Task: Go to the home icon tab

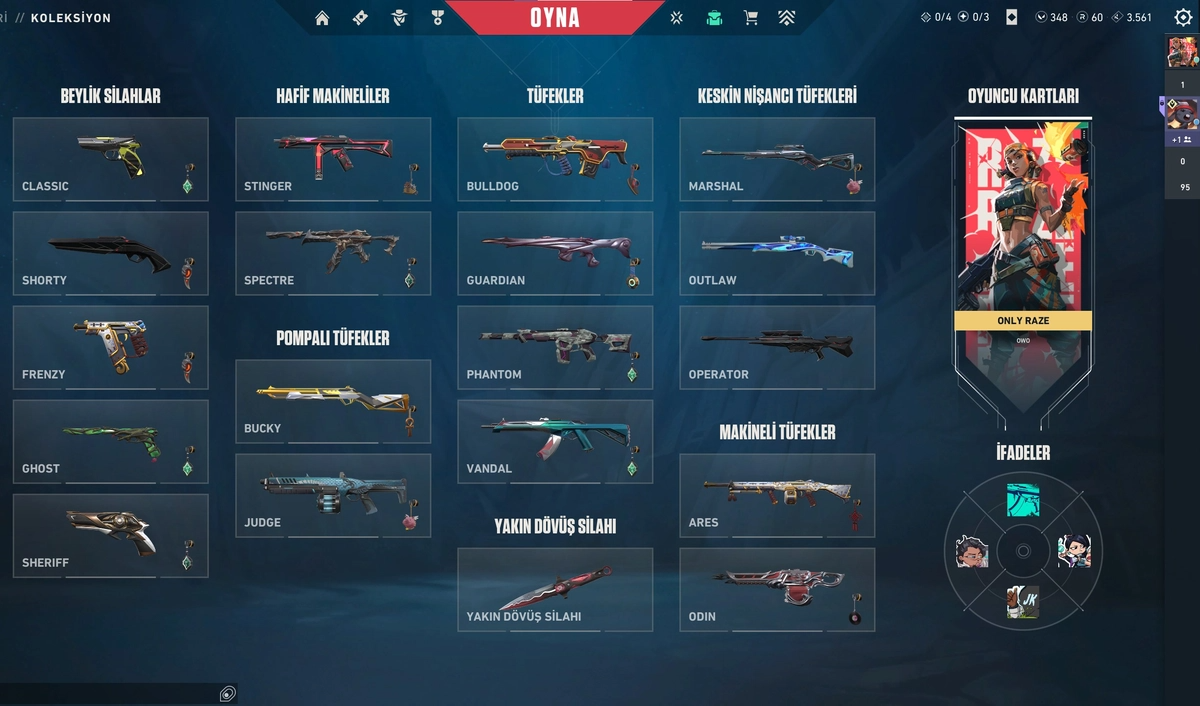Action: [322, 18]
